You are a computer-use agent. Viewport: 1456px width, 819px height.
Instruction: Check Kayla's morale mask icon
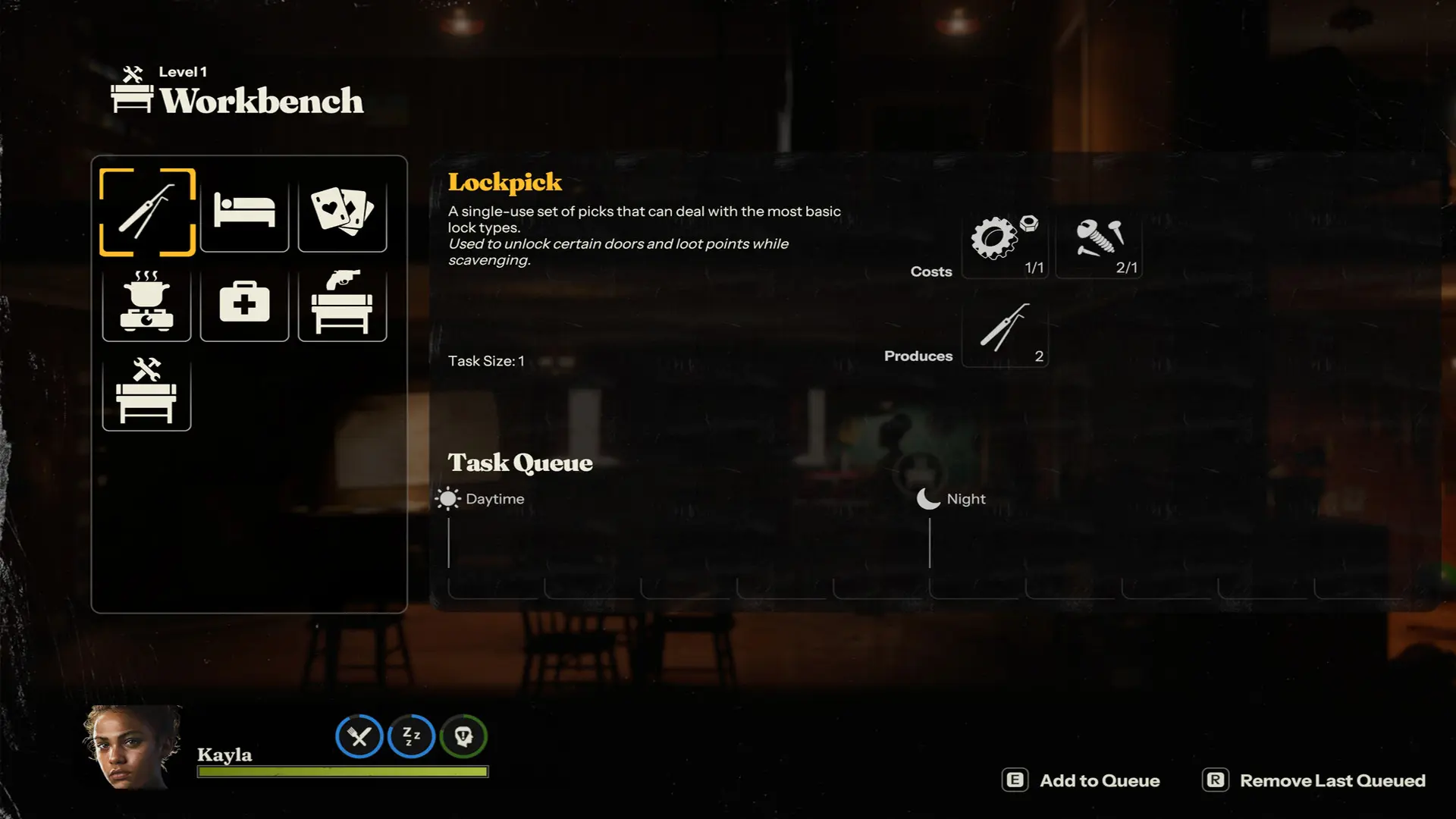click(463, 736)
